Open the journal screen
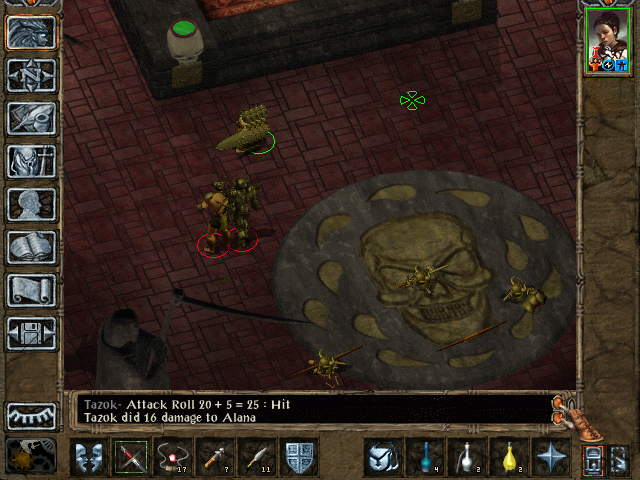This screenshot has height=480, width=640. point(31,118)
